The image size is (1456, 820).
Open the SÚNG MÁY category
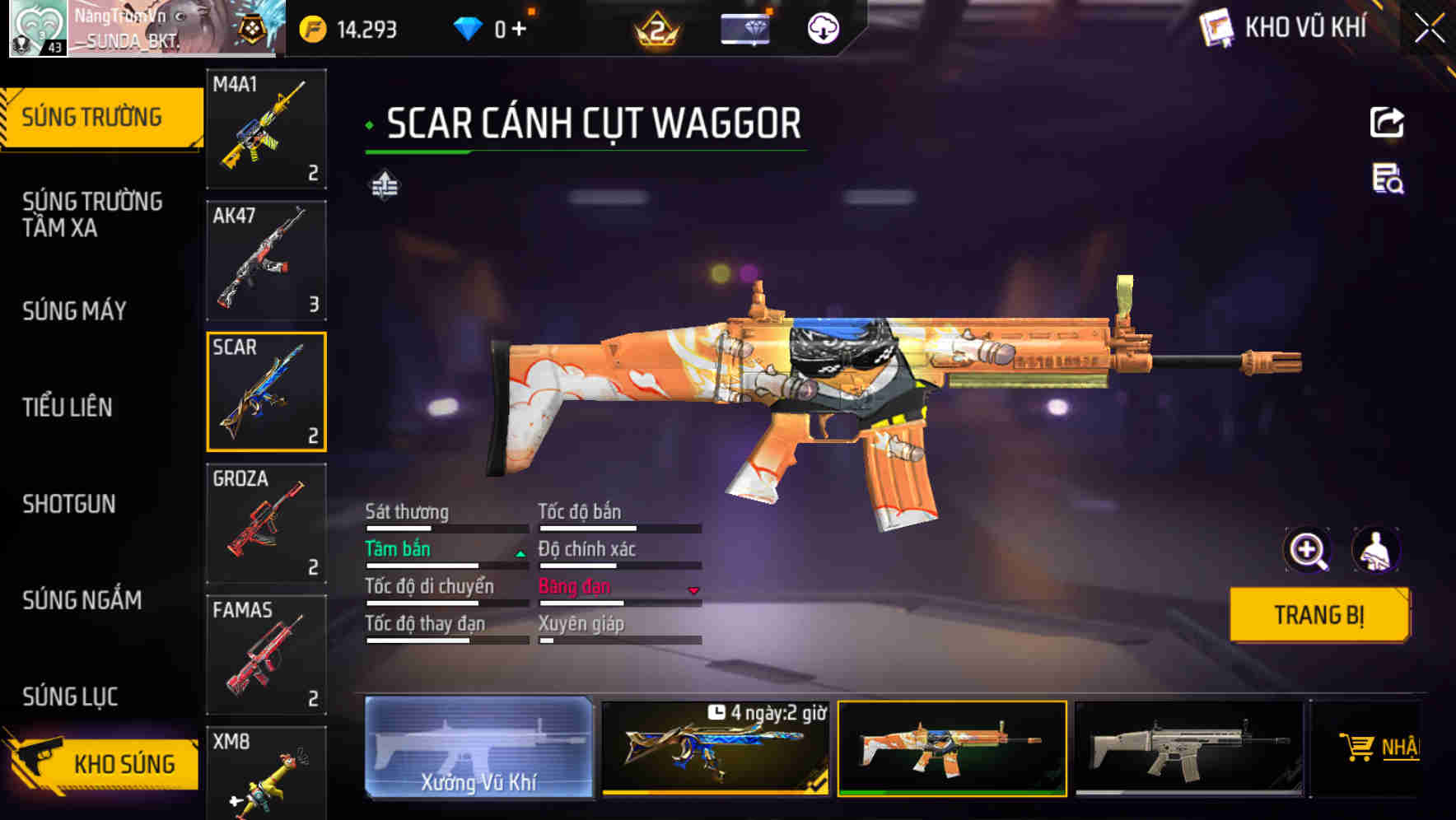(75, 310)
